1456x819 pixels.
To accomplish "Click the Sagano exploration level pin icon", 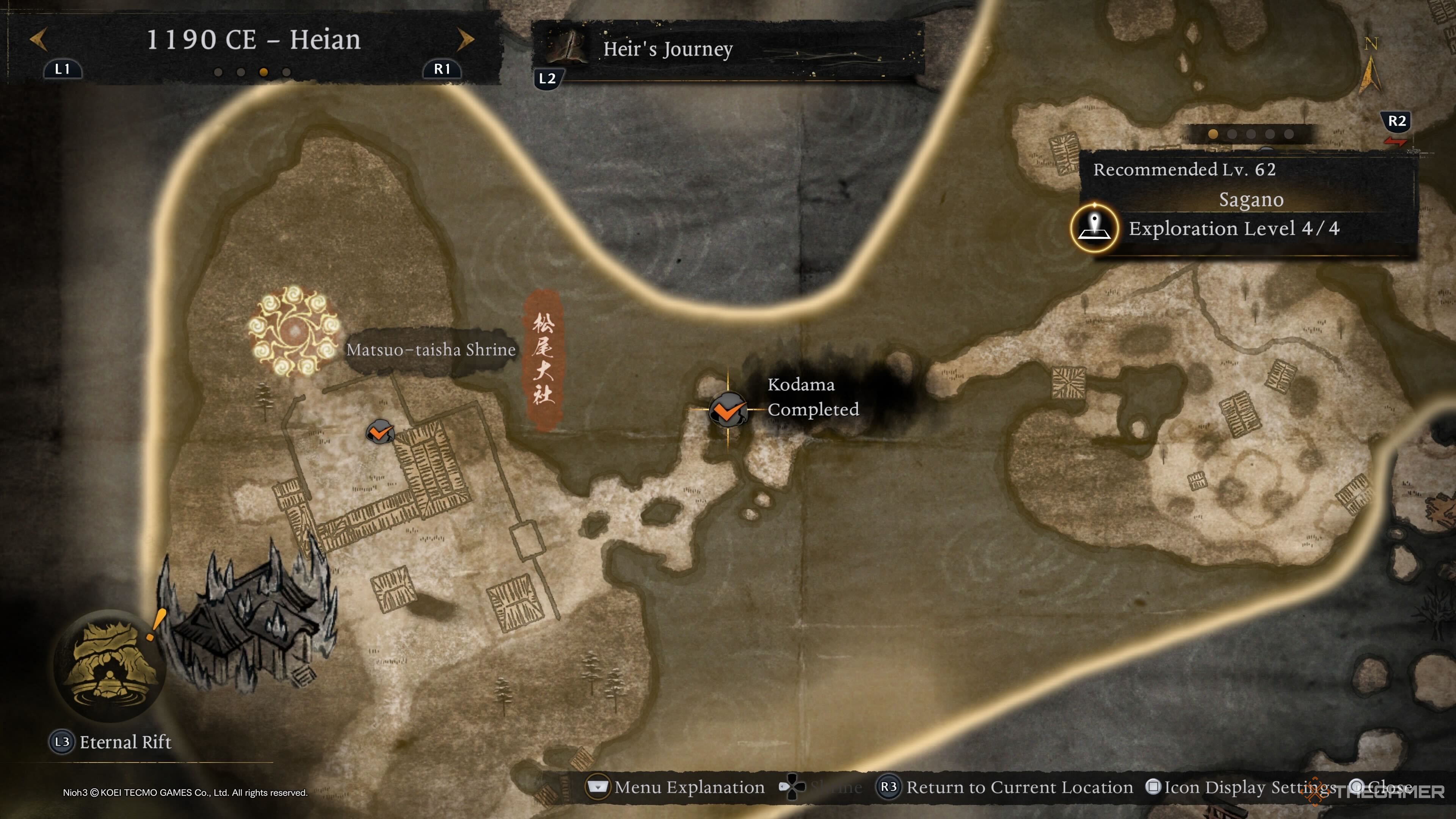I will pos(1094,228).
